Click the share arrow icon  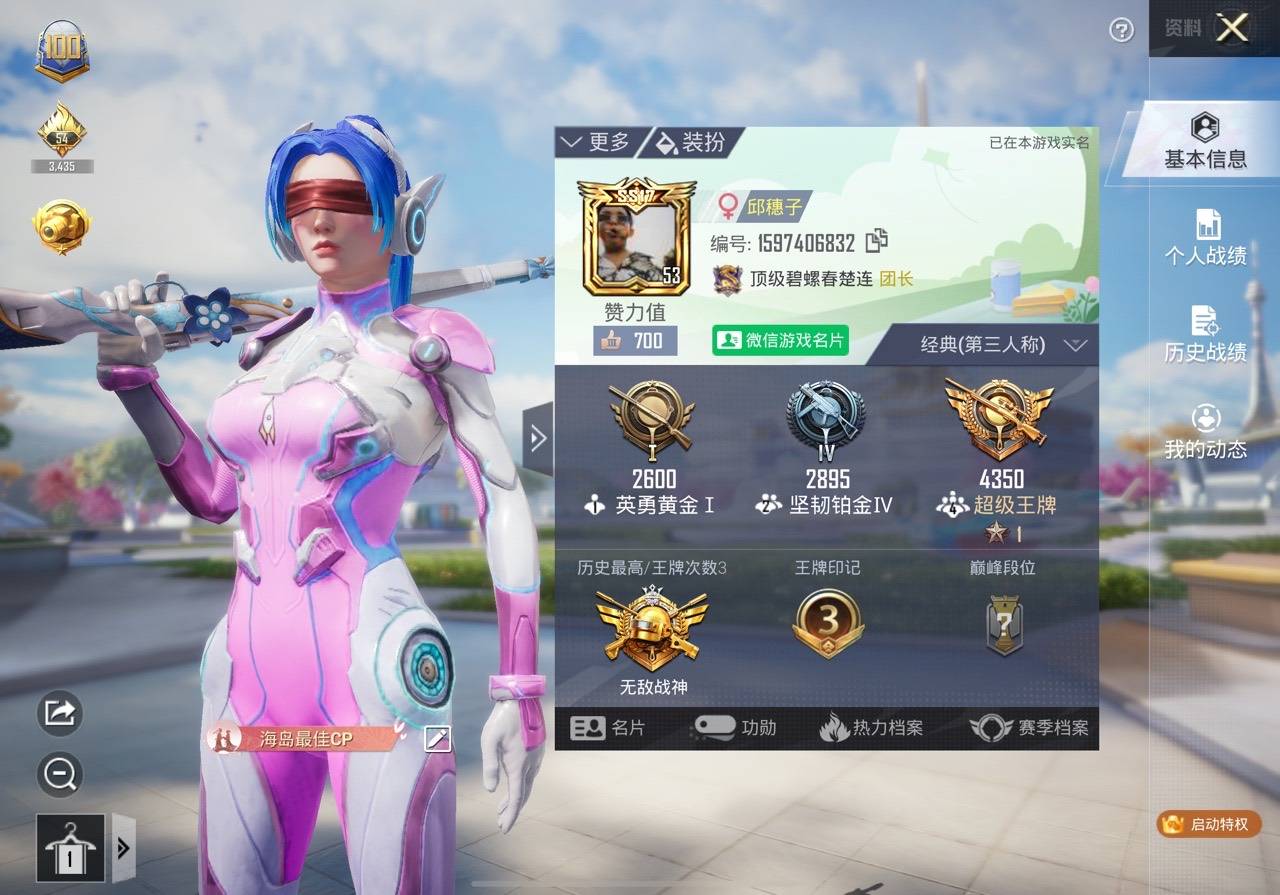click(60, 712)
